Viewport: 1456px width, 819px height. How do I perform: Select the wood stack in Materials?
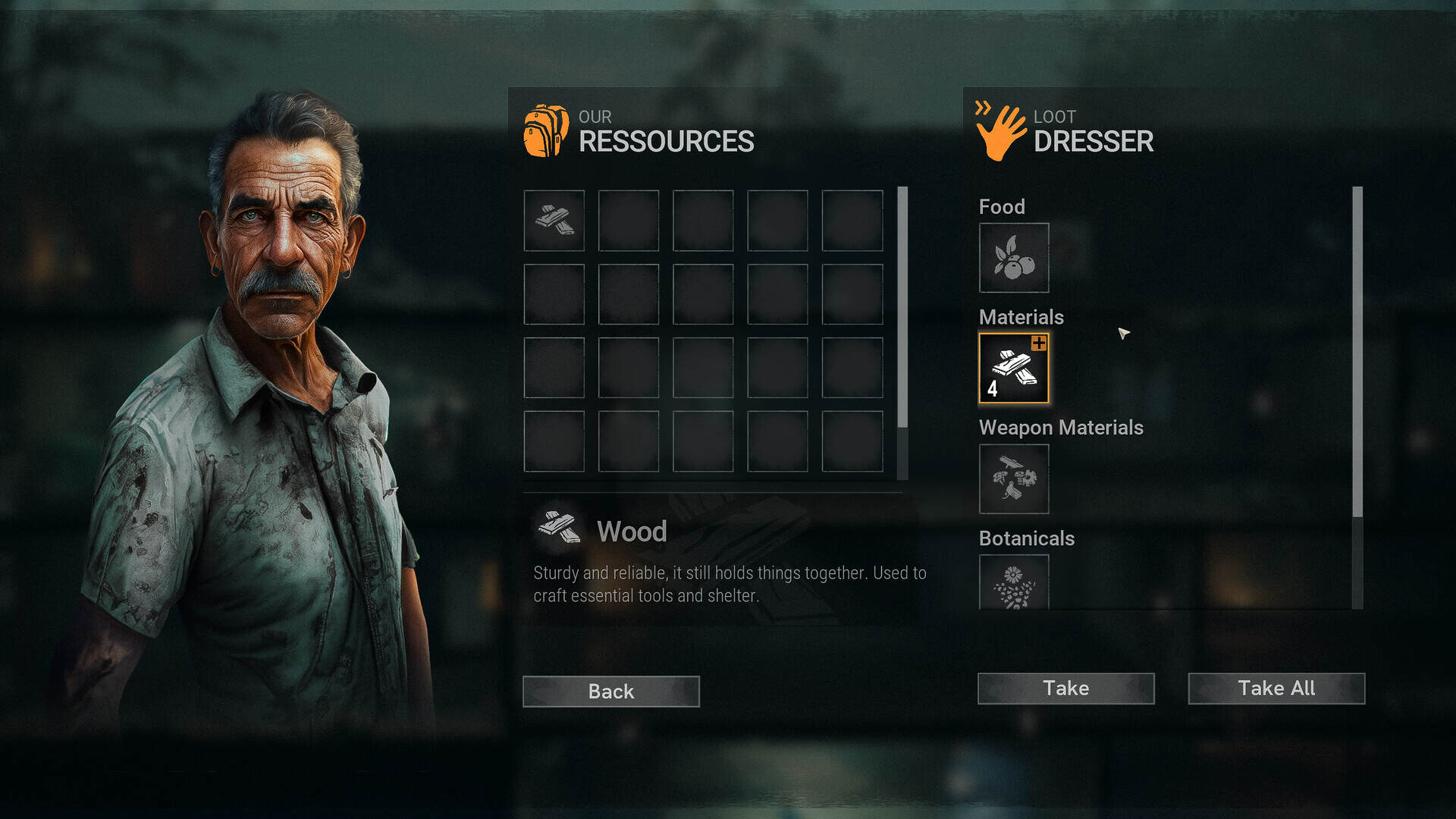[1014, 368]
